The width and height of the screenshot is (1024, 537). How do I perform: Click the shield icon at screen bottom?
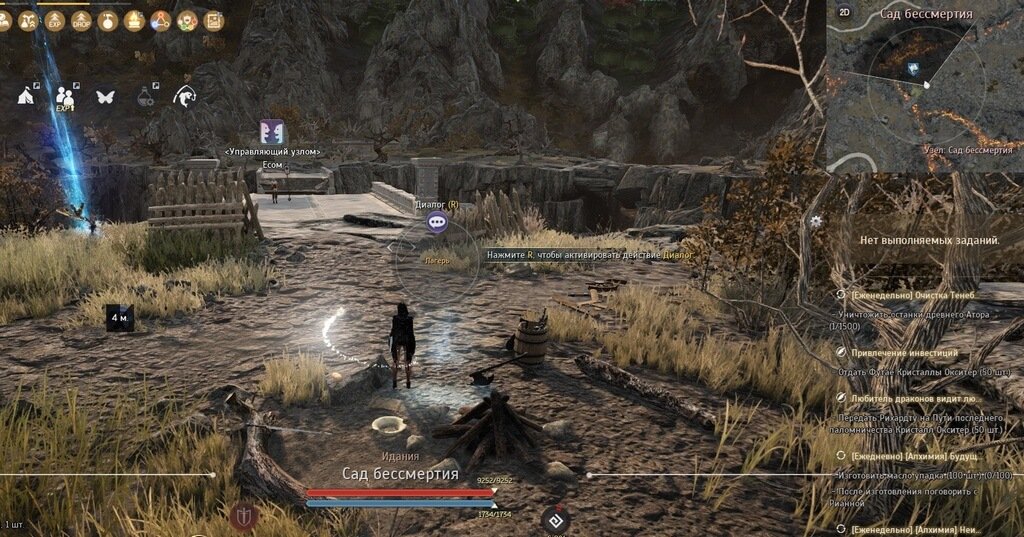243,516
